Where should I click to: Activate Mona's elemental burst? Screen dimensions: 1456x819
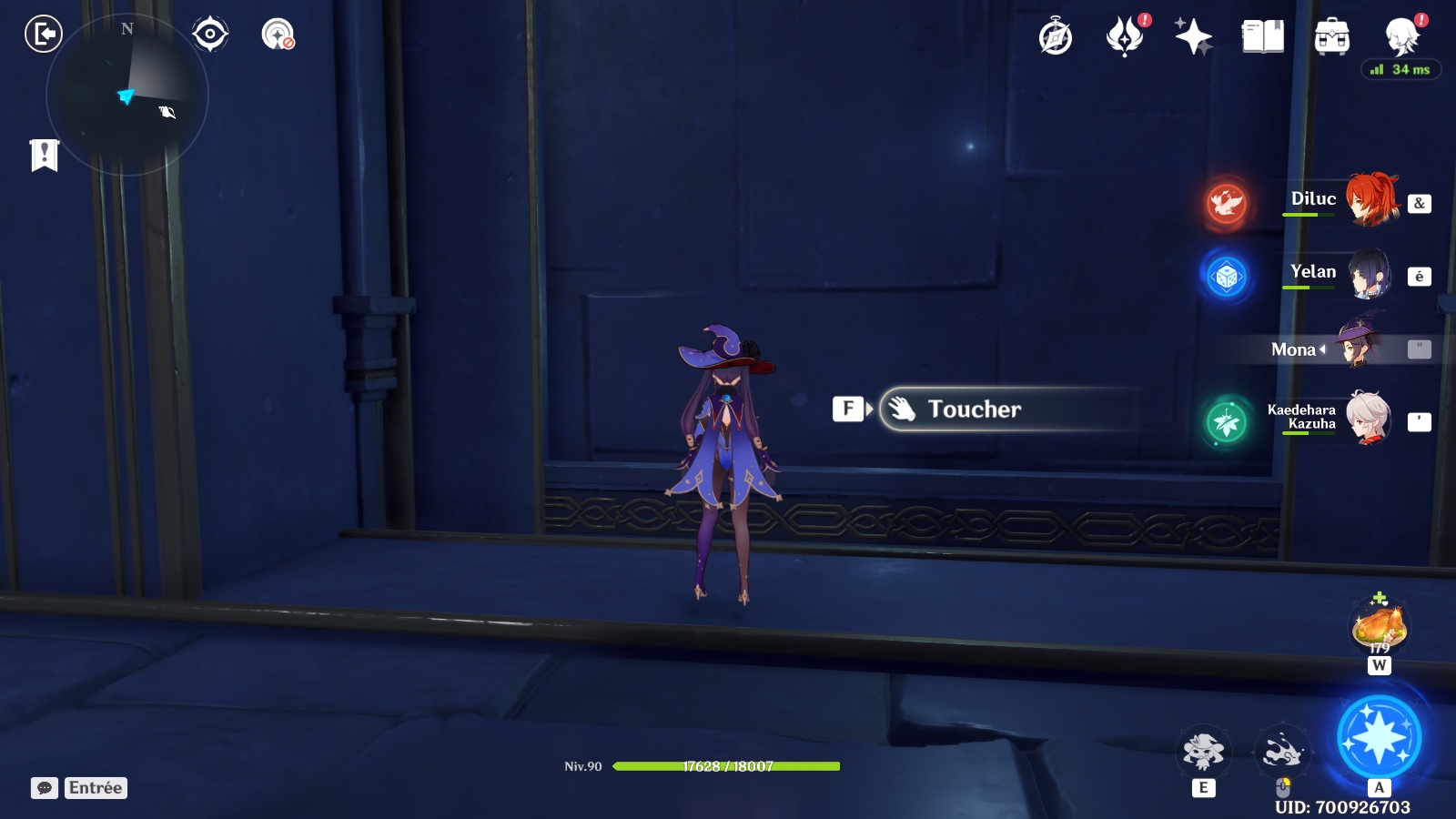[x=1379, y=737]
